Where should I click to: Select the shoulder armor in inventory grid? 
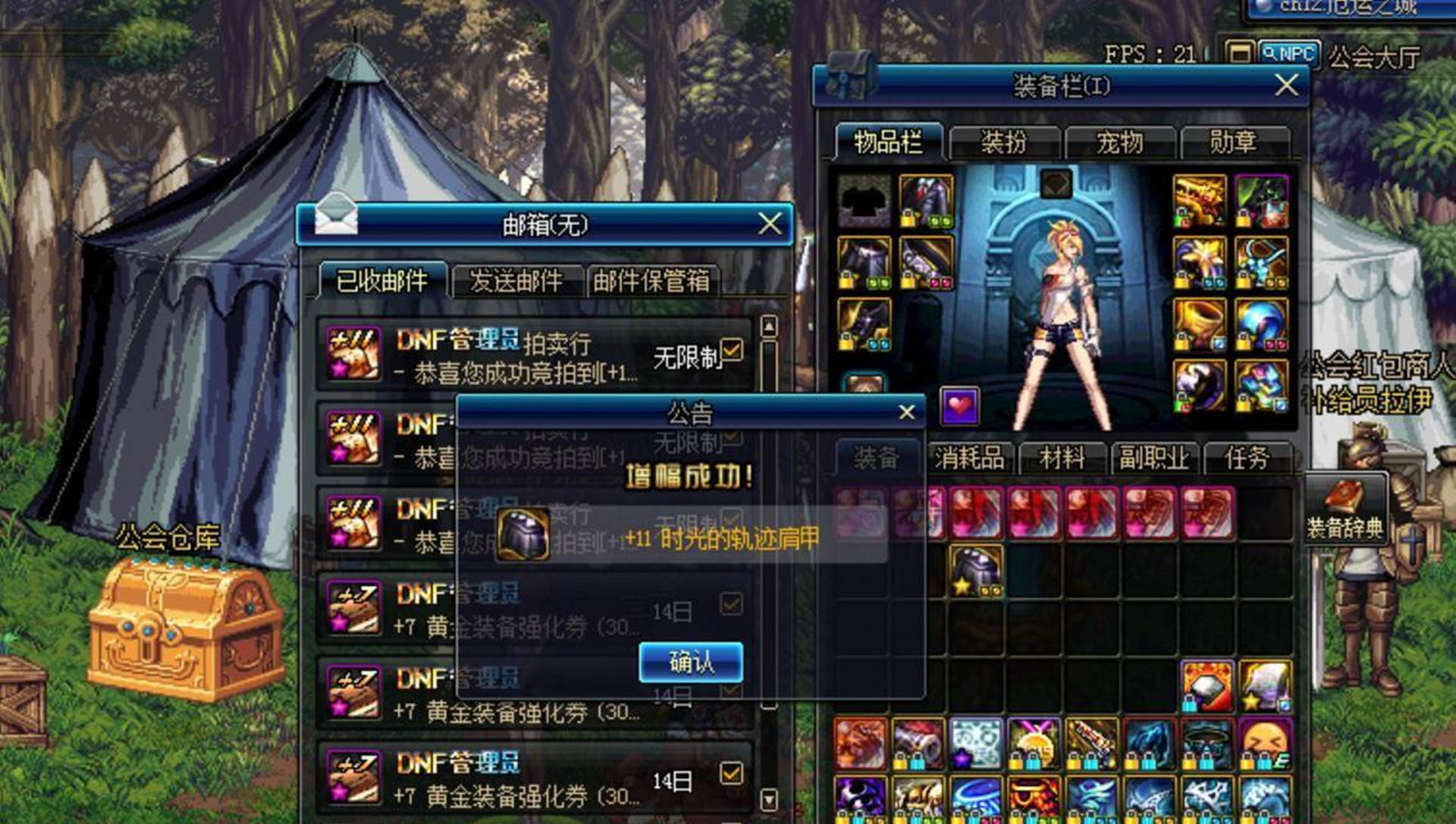click(x=976, y=571)
